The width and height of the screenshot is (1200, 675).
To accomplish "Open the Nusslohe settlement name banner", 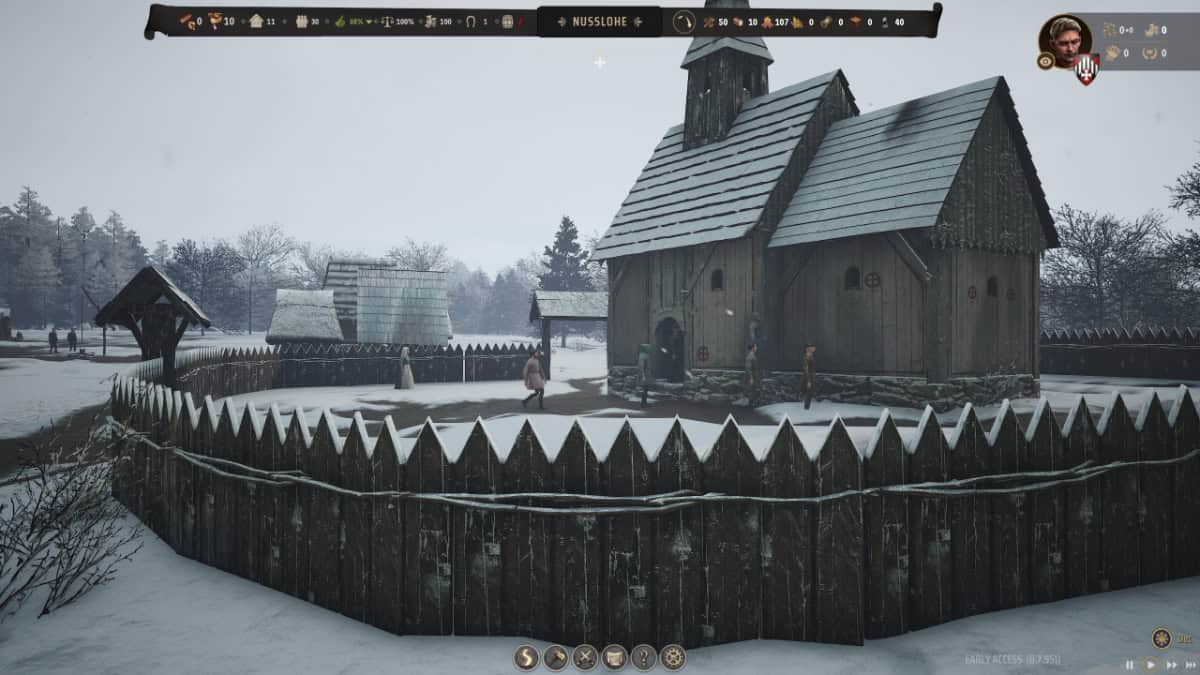I will pos(599,21).
